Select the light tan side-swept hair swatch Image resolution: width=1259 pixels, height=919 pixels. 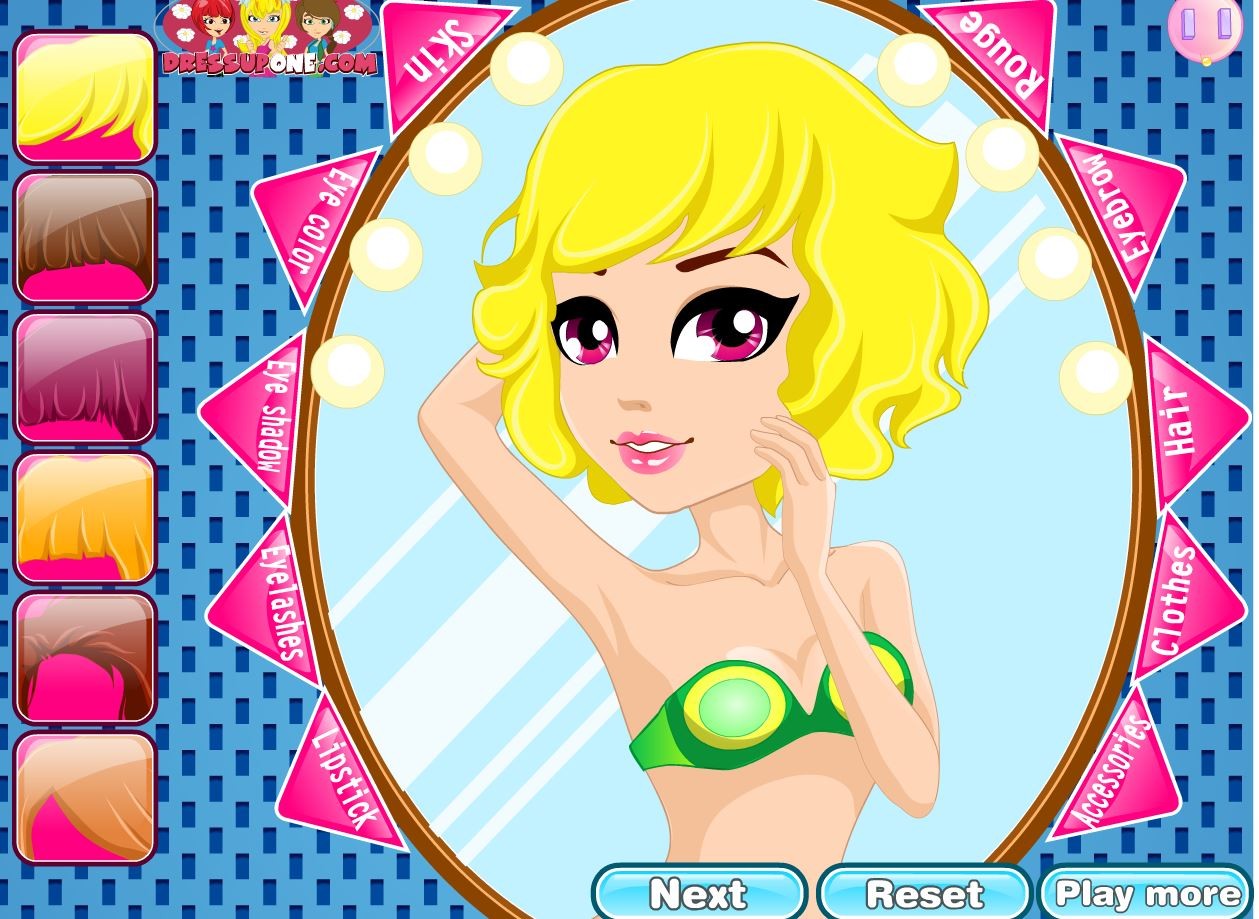[x=85, y=797]
